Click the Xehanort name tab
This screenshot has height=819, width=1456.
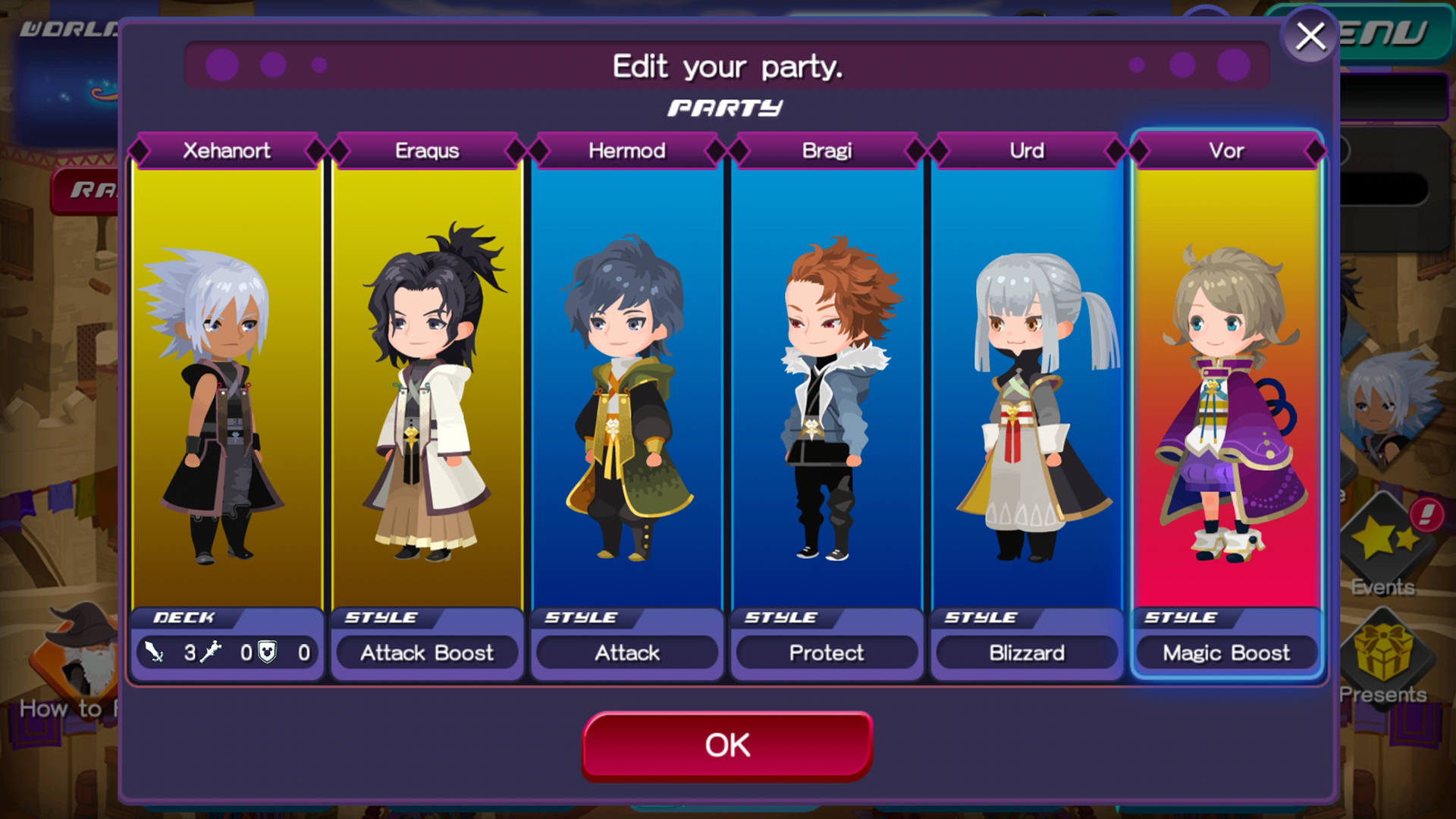[x=225, y=150]
